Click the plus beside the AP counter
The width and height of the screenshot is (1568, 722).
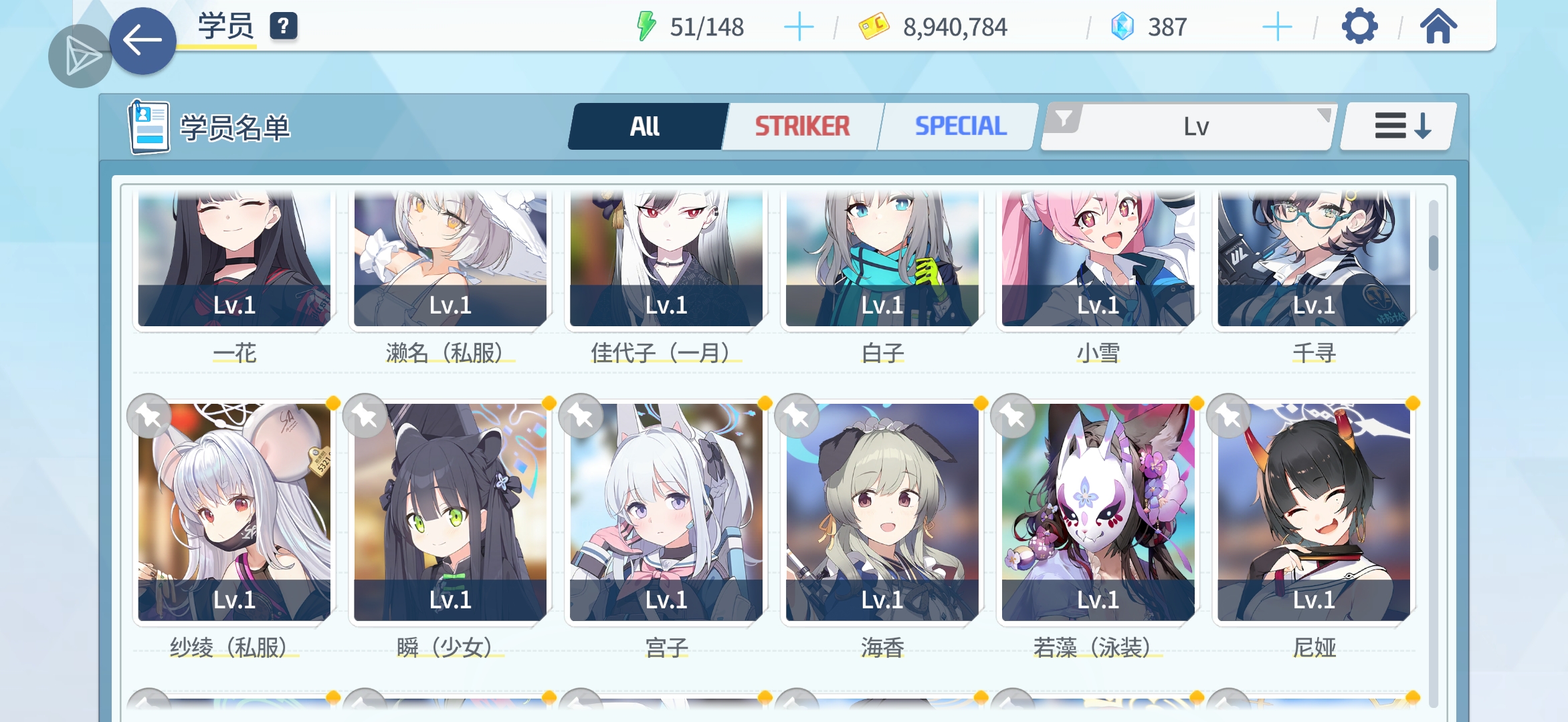[x=800, y=27]
